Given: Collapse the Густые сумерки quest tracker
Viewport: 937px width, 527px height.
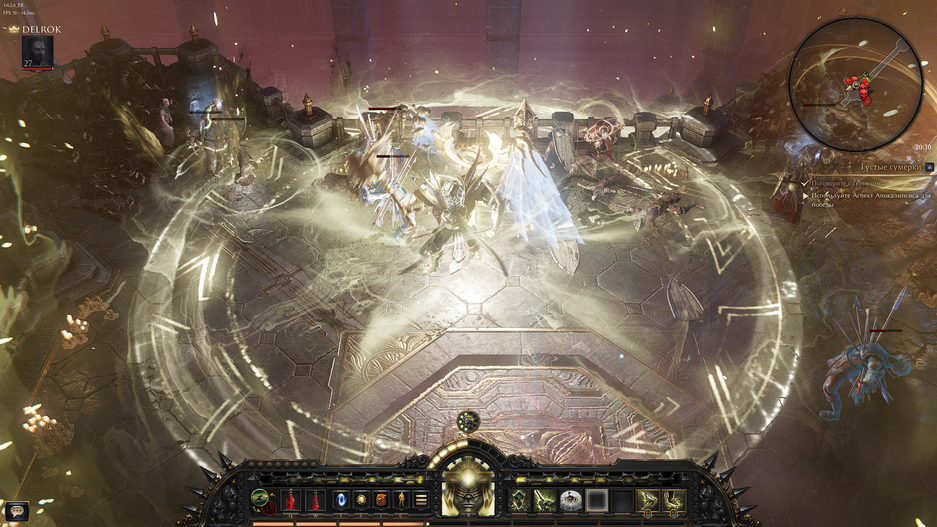Looking at the screenshot, I should (x=929, y=168).
